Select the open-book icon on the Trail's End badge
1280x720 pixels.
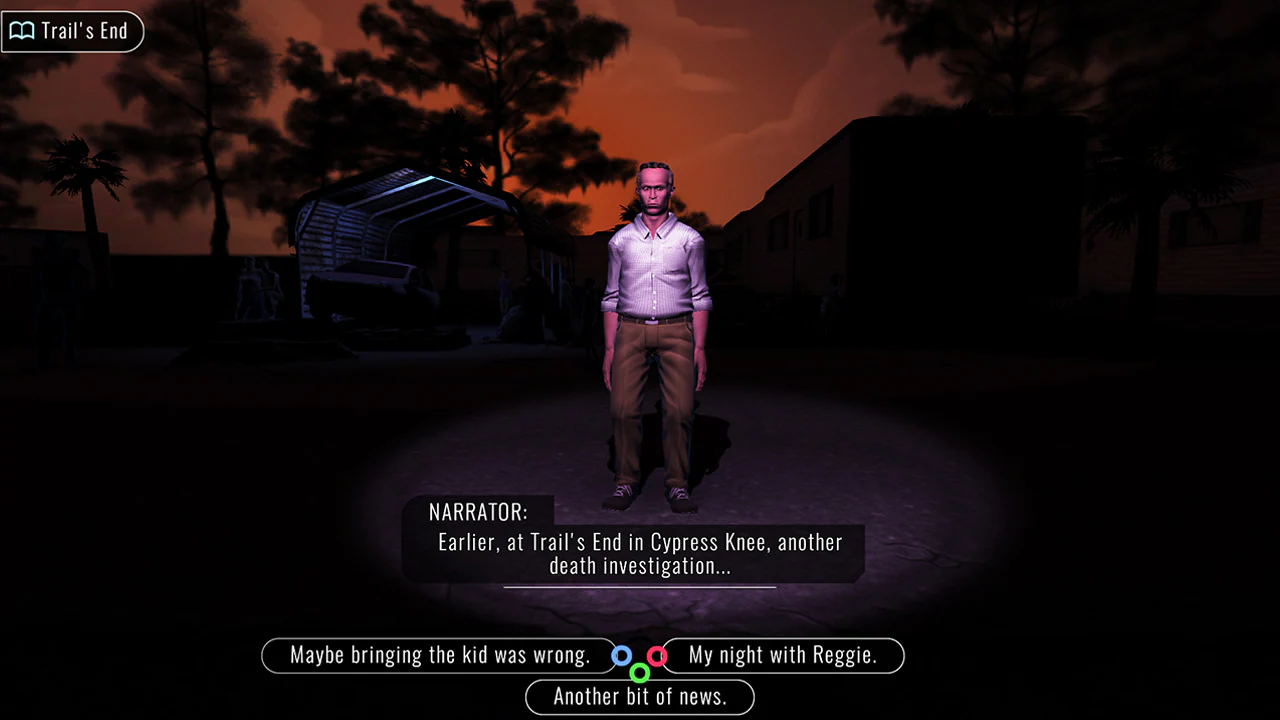click(20, 31)
